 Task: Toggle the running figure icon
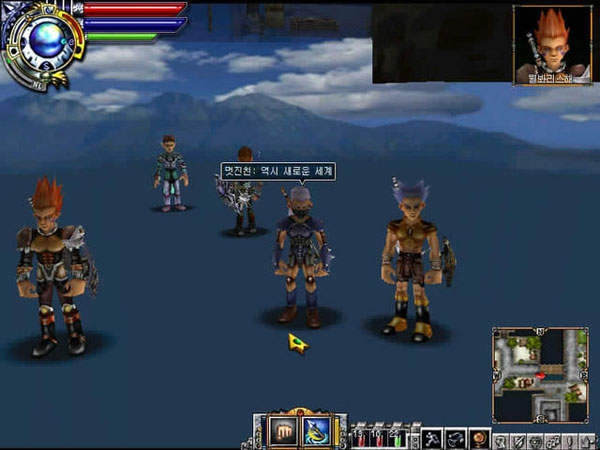click(x=432, y=438)
